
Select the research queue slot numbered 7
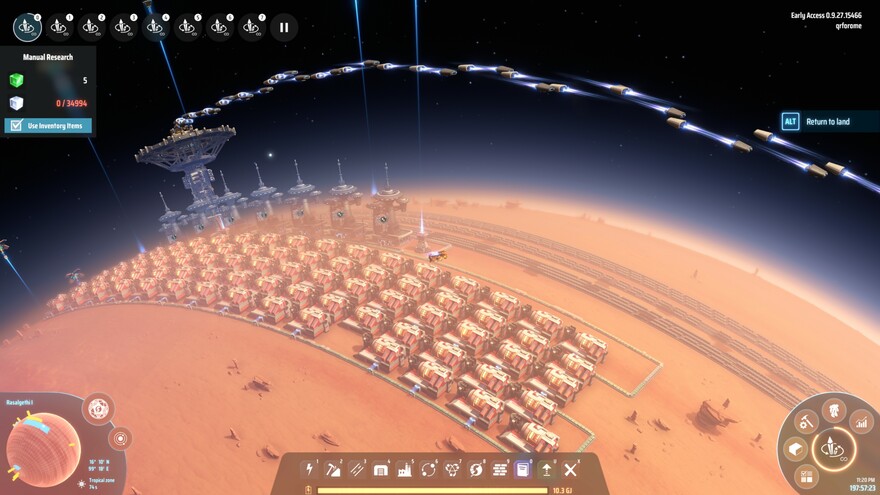(x=252, y=27)
